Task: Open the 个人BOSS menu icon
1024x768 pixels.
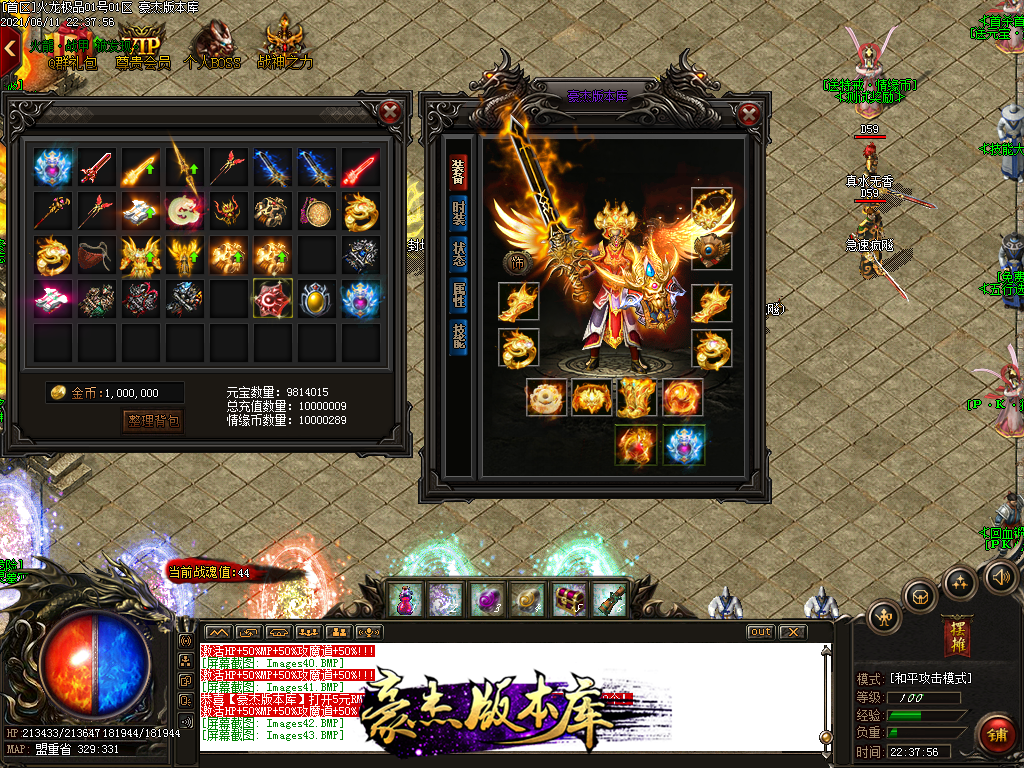Action: pos(212,45)
